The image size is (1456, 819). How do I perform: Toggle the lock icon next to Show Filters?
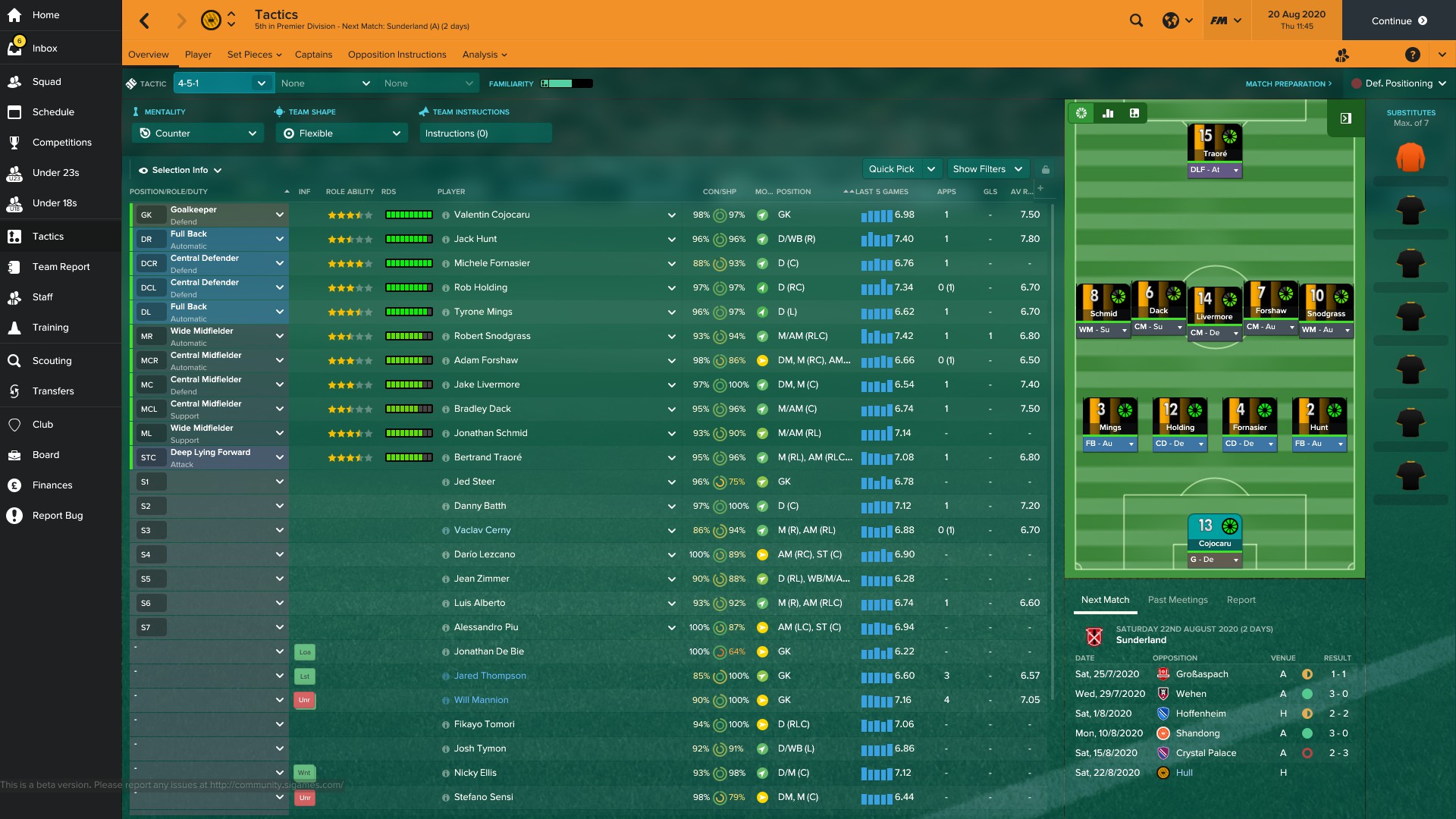(x=1046, y=168)
